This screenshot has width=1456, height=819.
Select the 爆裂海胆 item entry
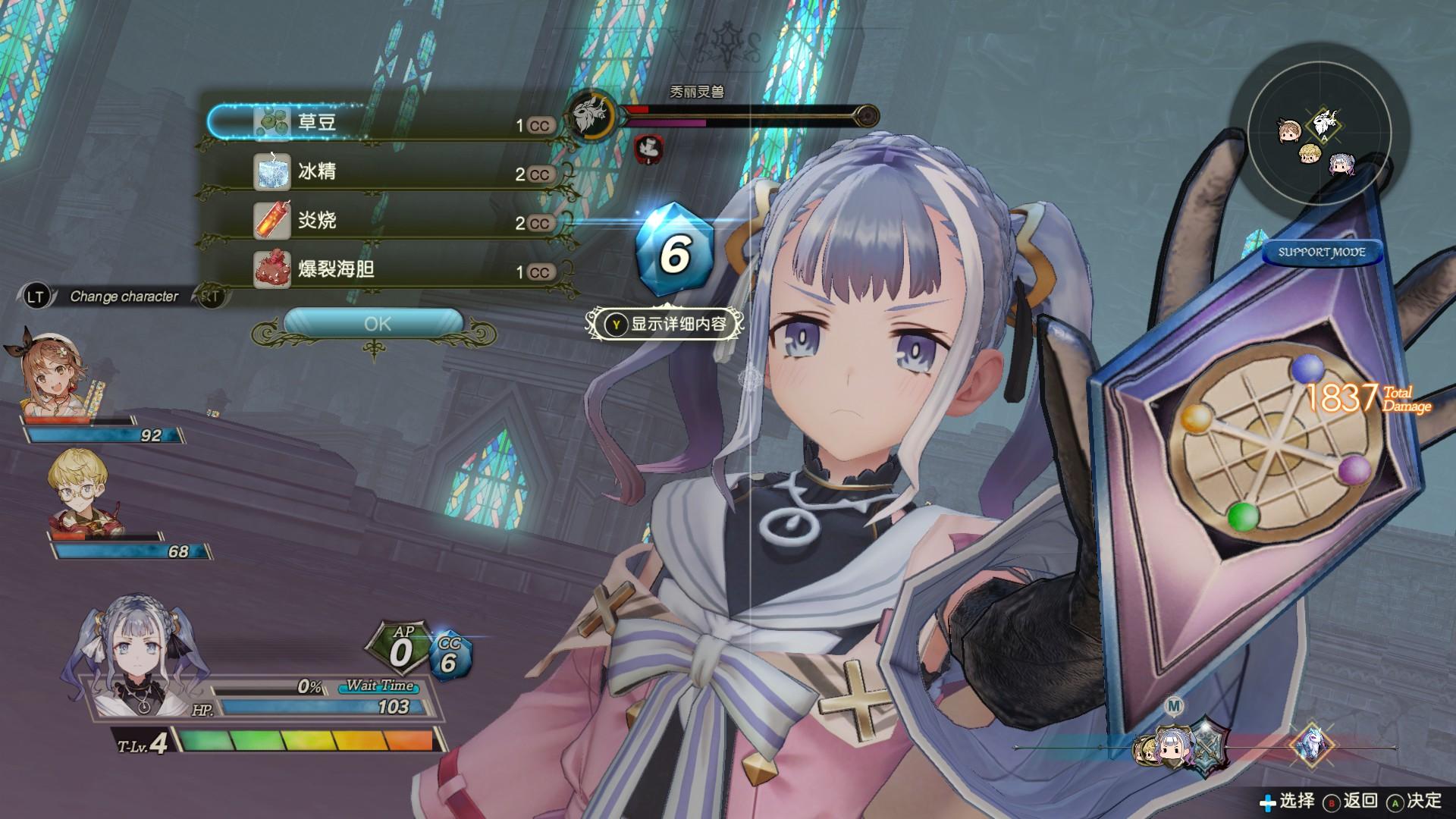tap(387, 270)
